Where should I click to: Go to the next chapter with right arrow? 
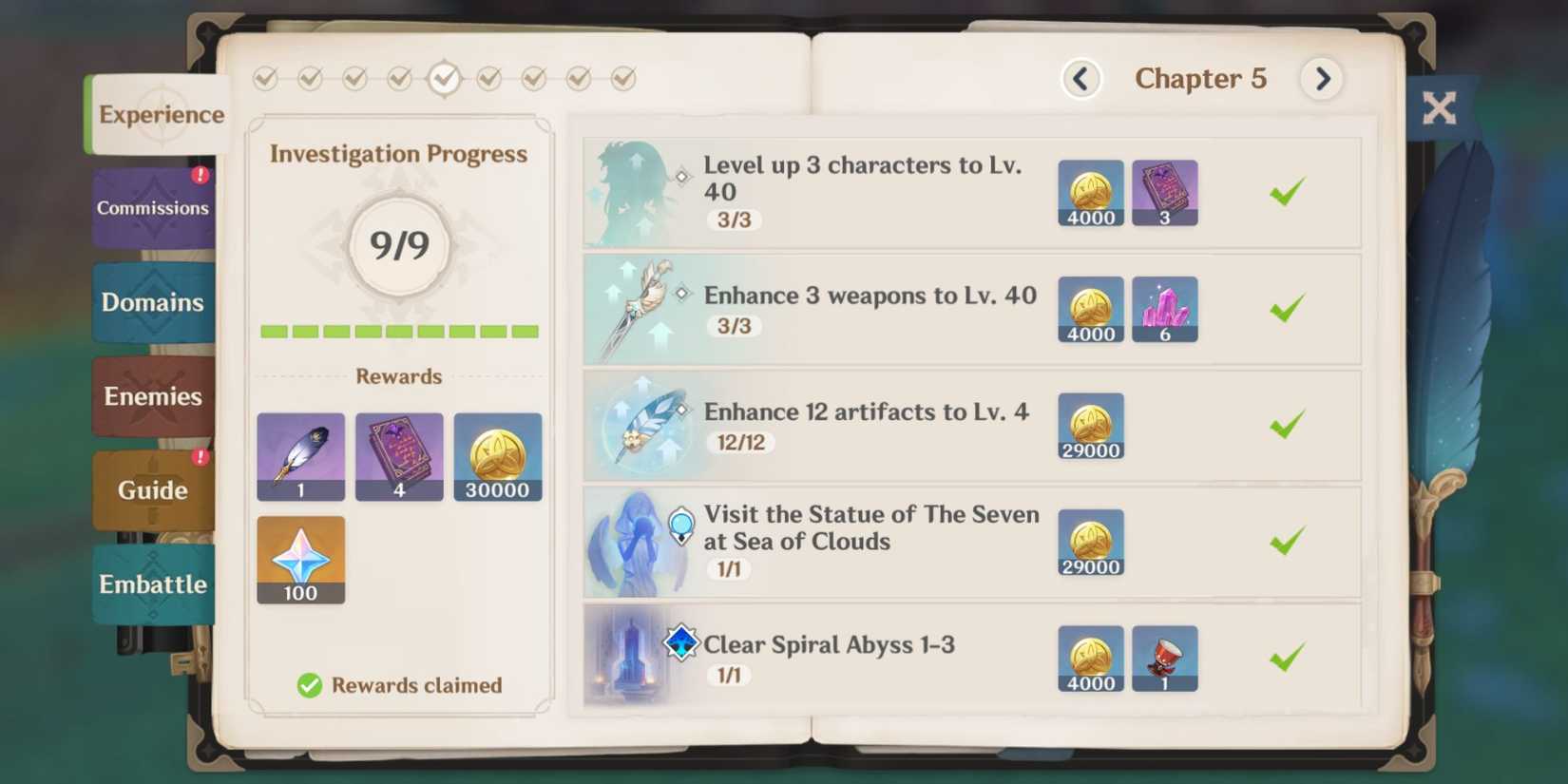point(1322,79)
